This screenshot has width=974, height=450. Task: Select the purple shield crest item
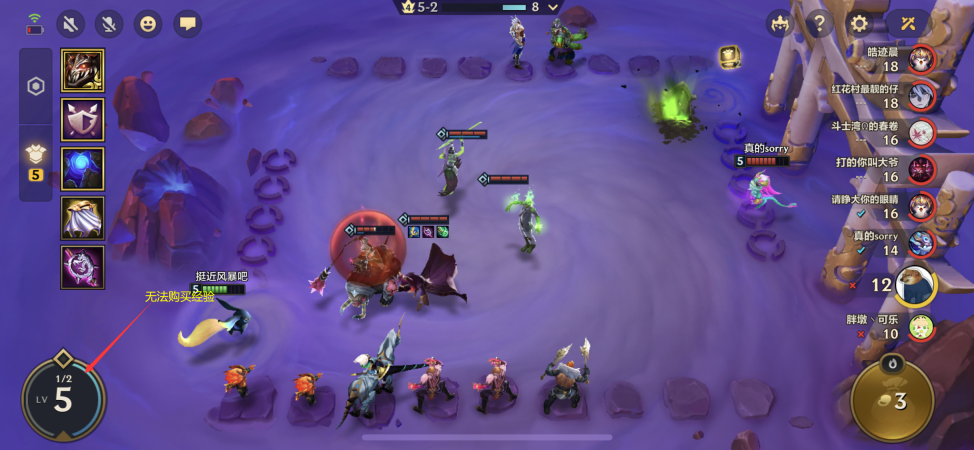[82, 119]
